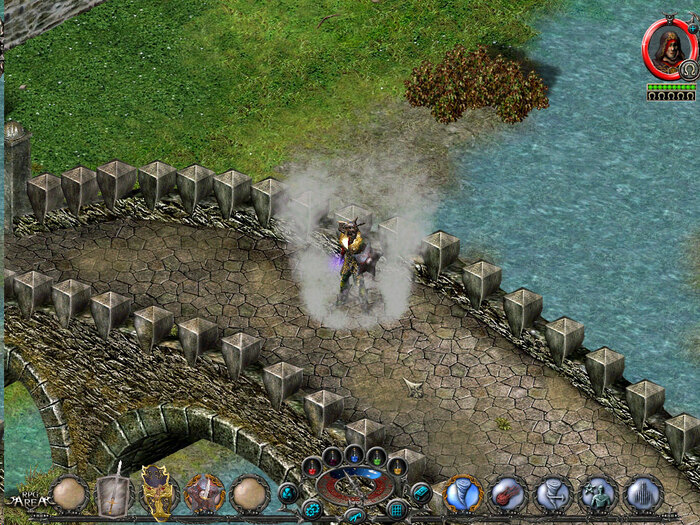Image resolution: width=700 pixels, height=525 pixels.
Task: Select the round shield and blade slot
Action: point(204,493)
